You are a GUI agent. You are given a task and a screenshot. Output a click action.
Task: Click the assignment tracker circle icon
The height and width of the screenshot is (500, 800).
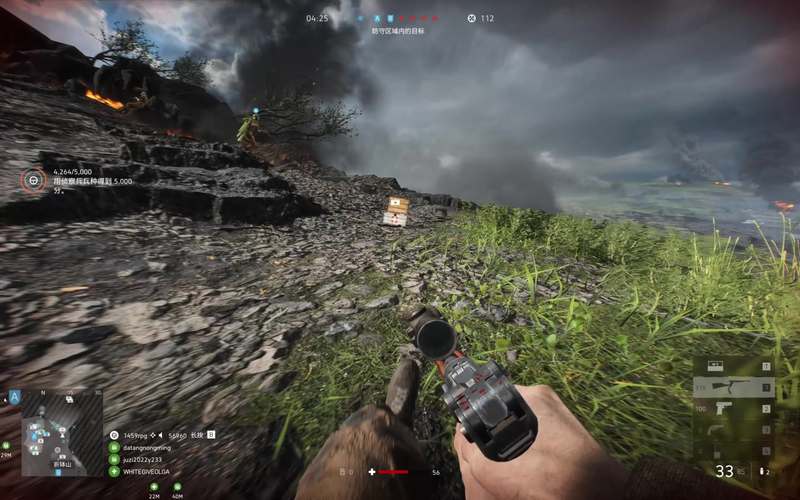point(34,180)
